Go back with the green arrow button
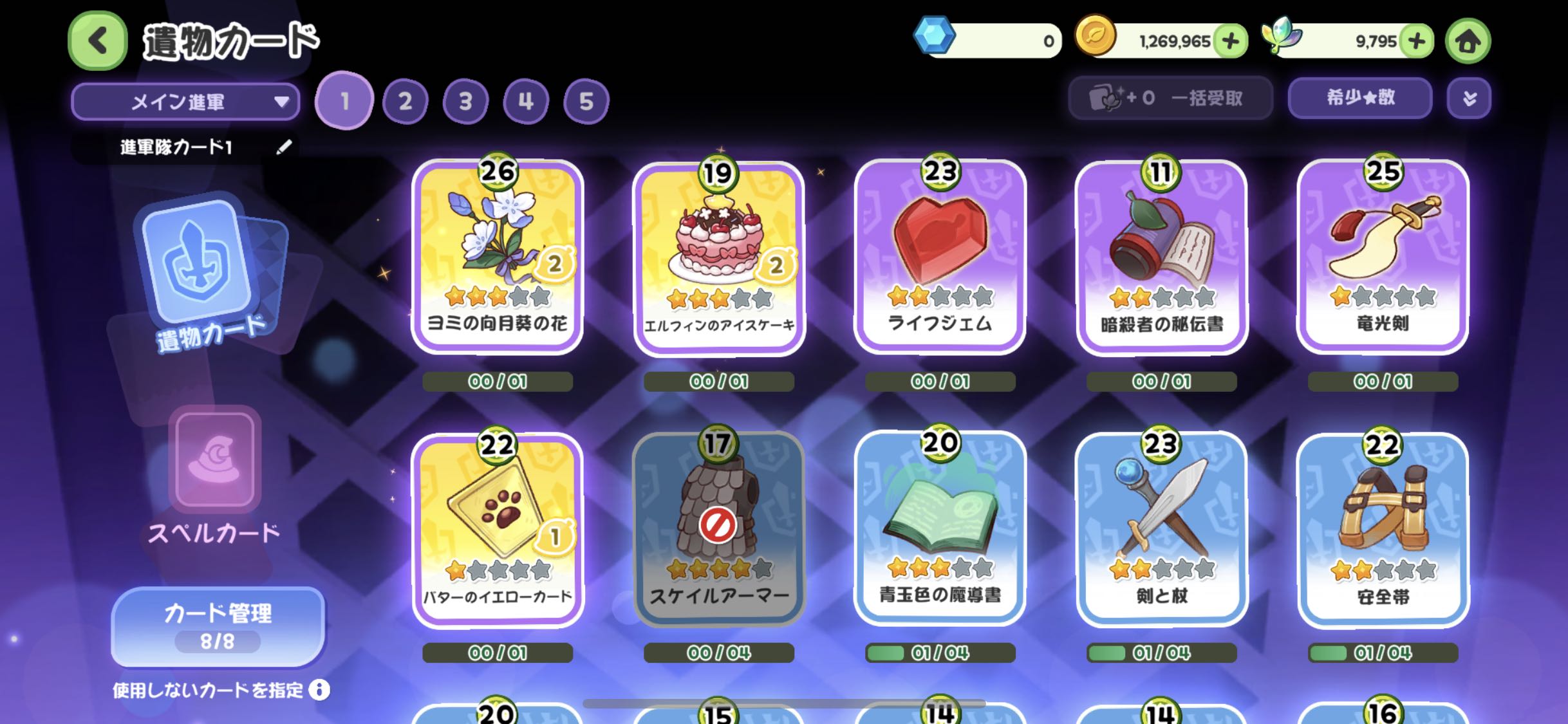This screenshot has height=724, width=1568. [98, 41]
